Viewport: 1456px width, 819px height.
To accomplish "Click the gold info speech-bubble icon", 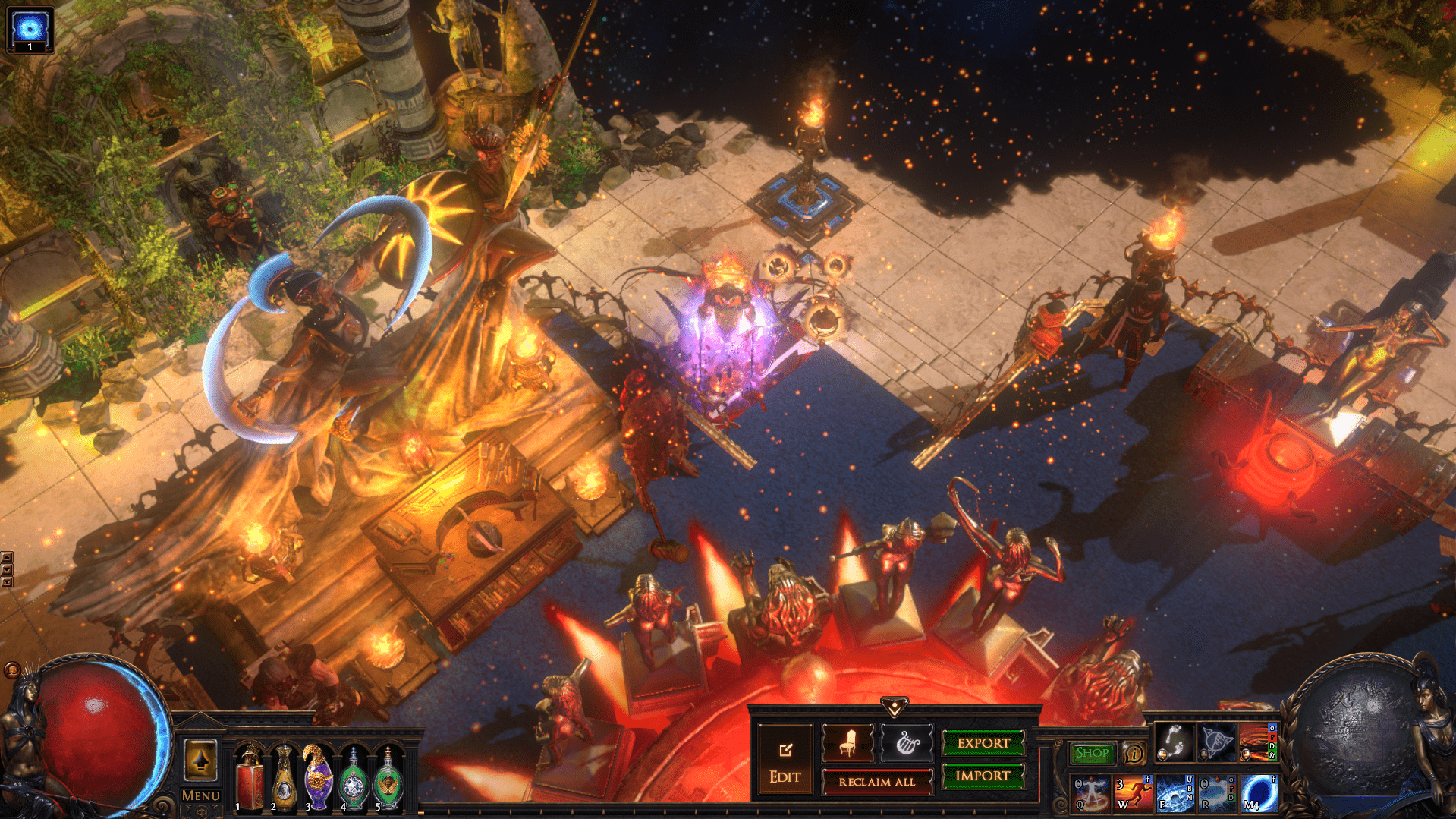I will (x=1134, y=753).
